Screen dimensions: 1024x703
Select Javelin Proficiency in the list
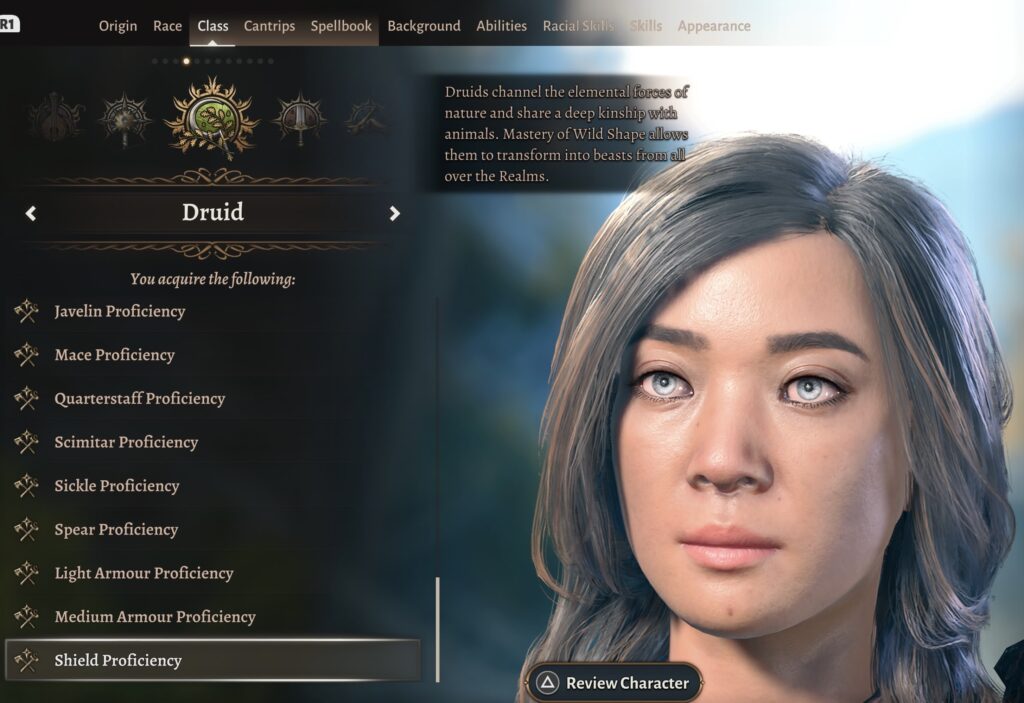[x=120, y=311]
